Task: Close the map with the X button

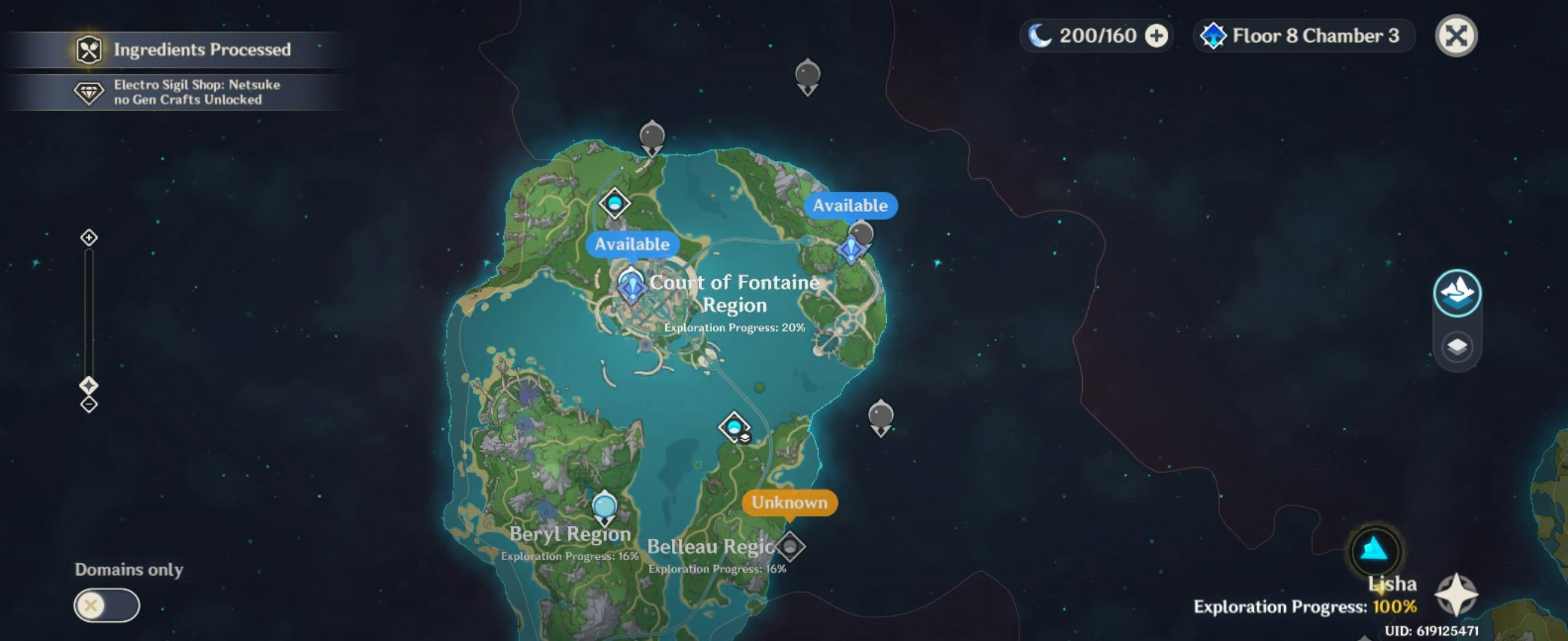Action: coord(1455,36)
